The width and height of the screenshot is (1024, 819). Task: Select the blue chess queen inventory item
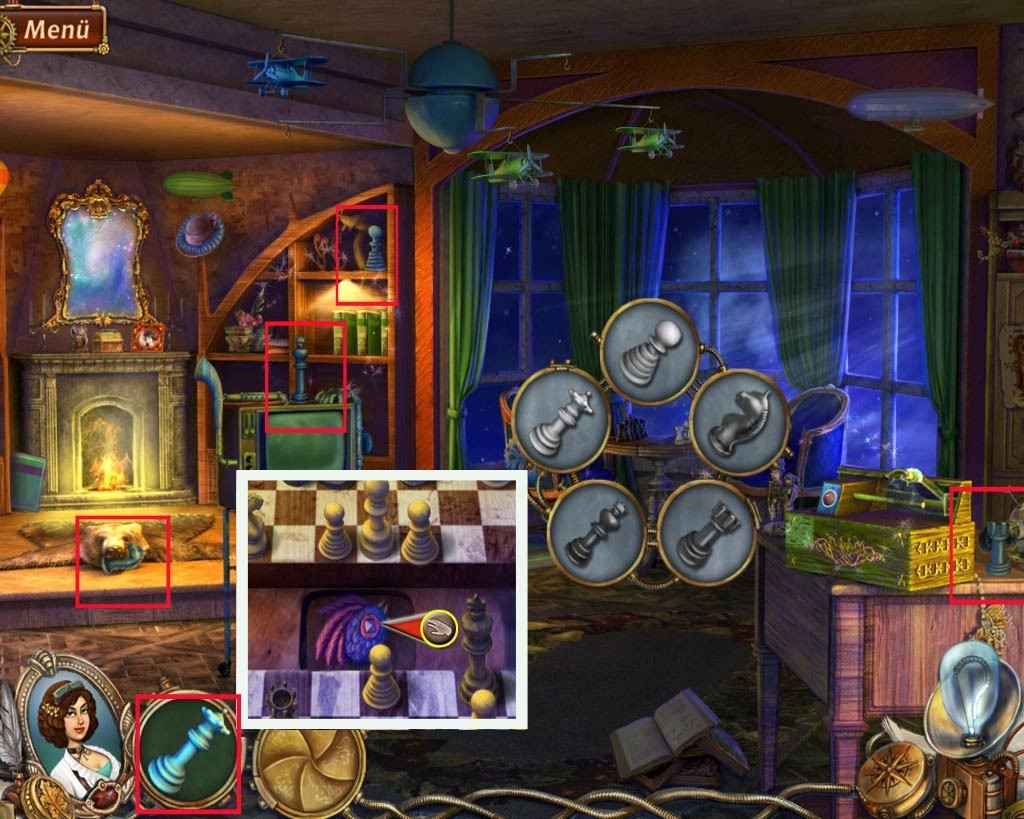(x=188, y=752)
